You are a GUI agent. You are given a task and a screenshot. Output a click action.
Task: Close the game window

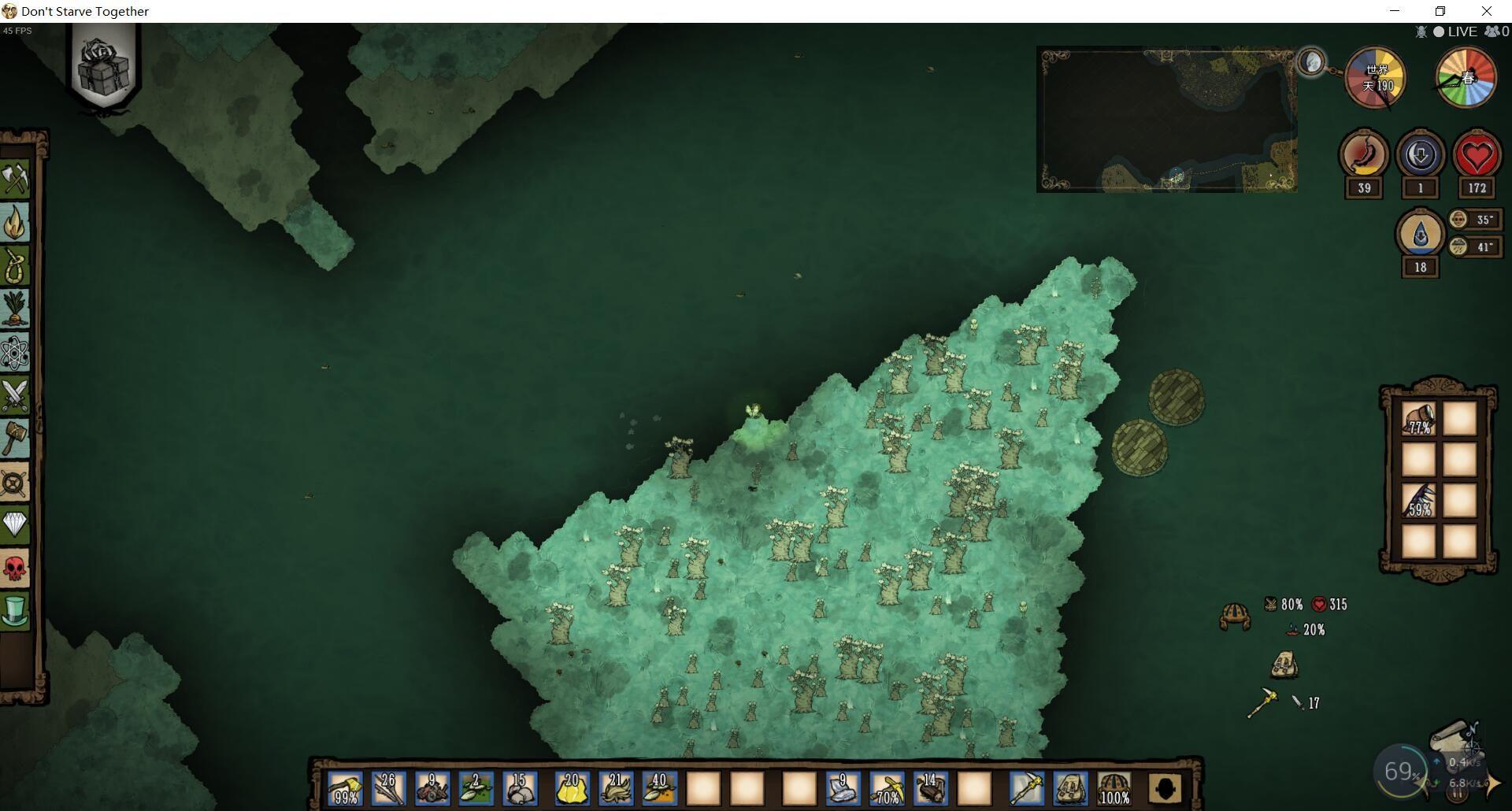click(1486, 11)
